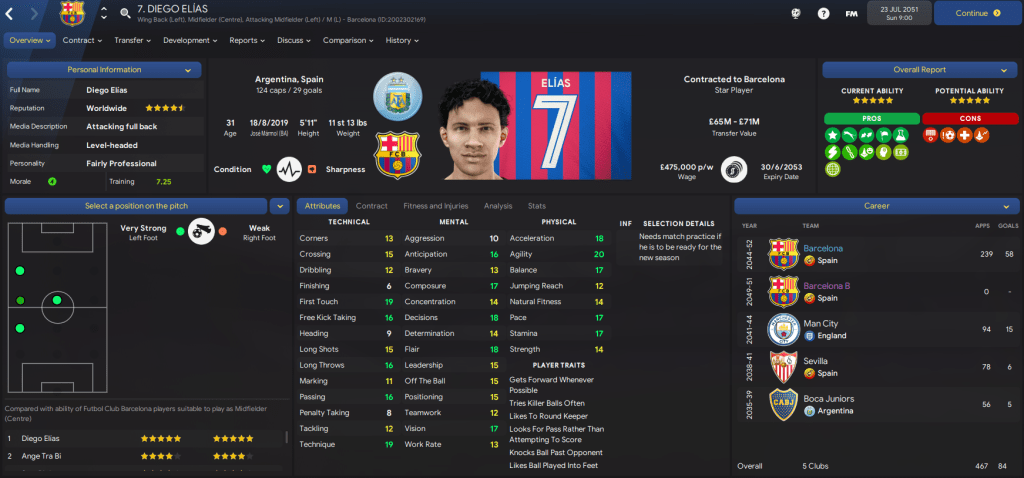
Task: Open the search magnifier icon
Action: pyautogui.click(x=124, y=13)
